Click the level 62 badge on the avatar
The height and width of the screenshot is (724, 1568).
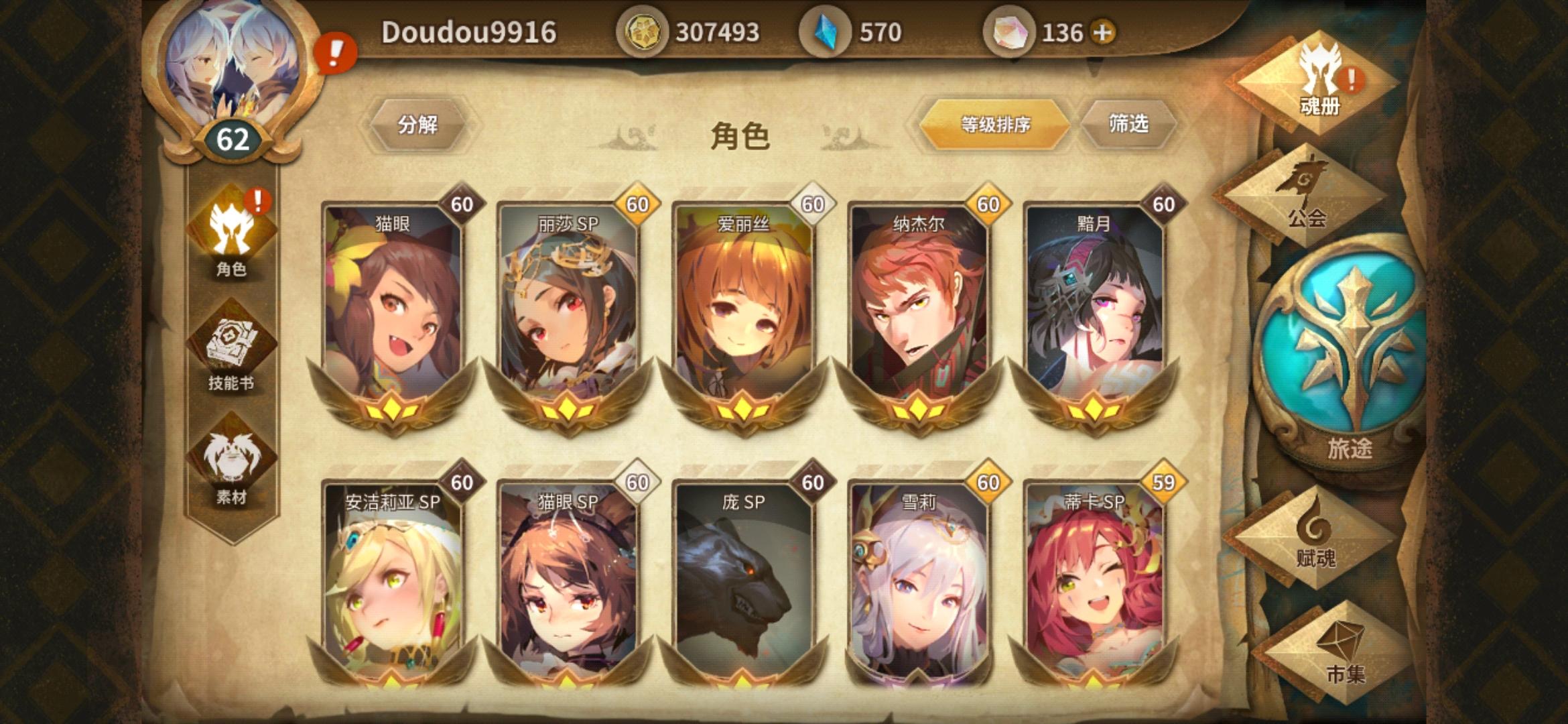(x=231, y=137)
